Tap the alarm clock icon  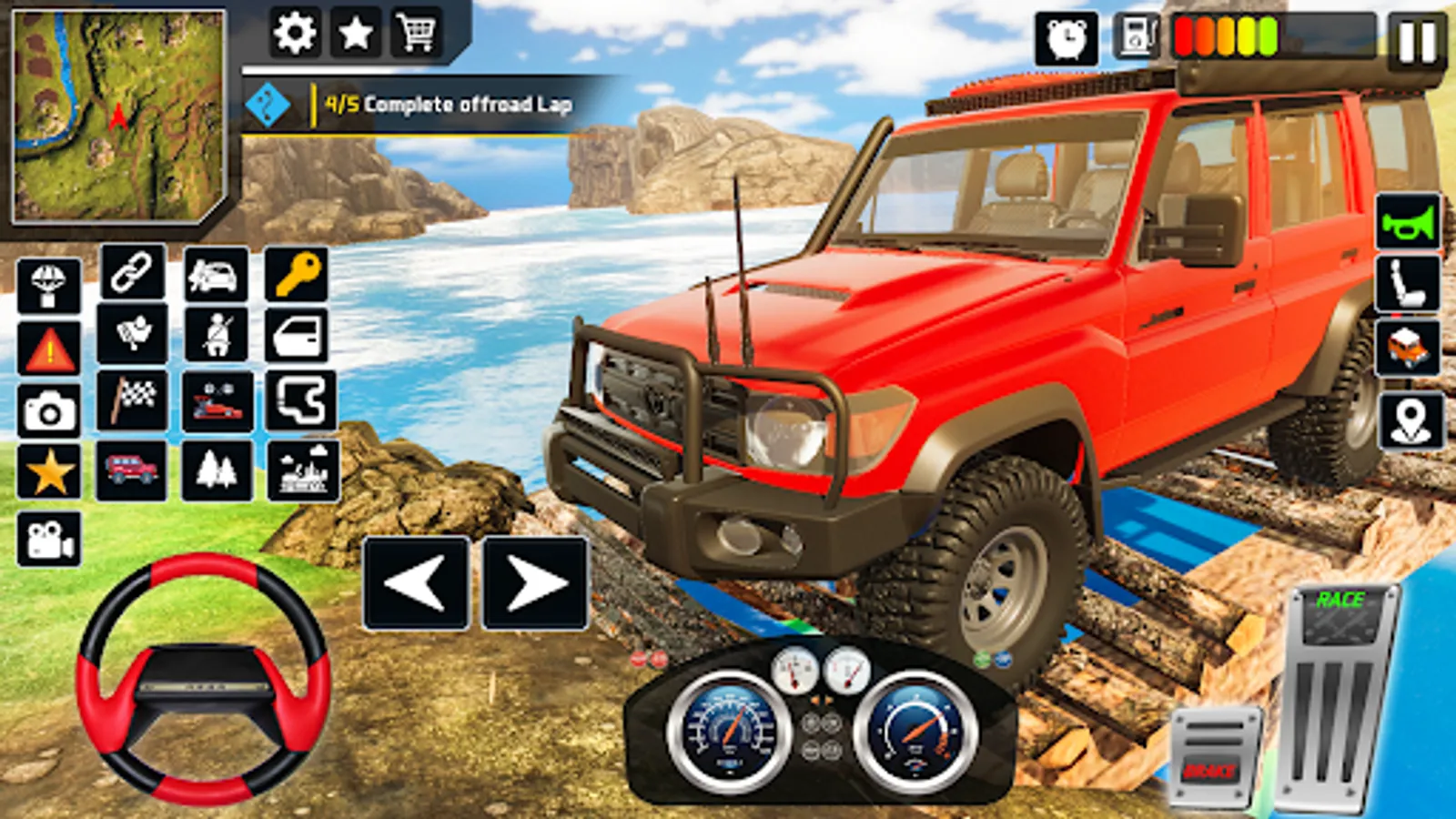click(1066, 39)
